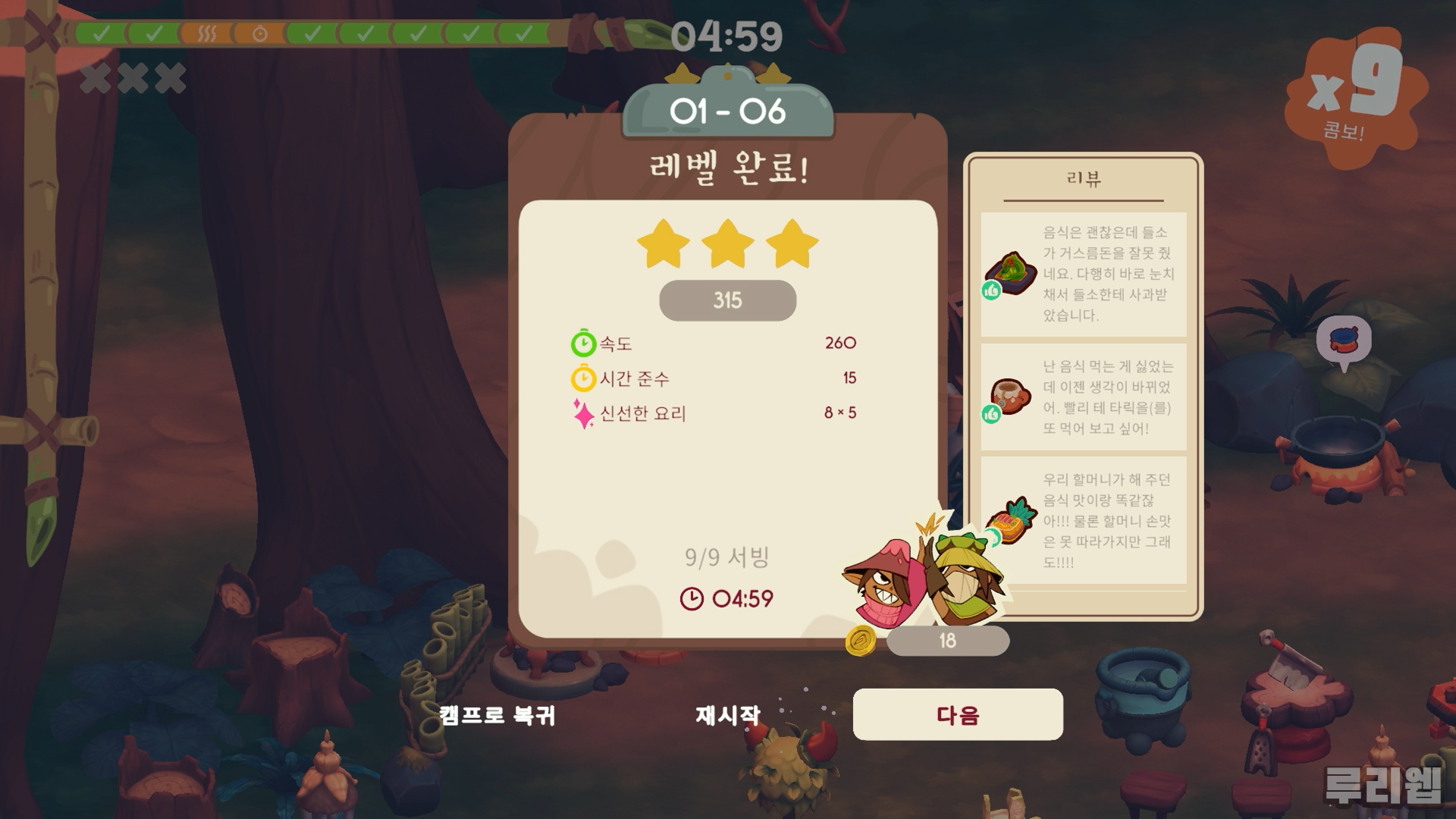Continue with the 다음 button
1456x819 pixels.
coord(958,714)
